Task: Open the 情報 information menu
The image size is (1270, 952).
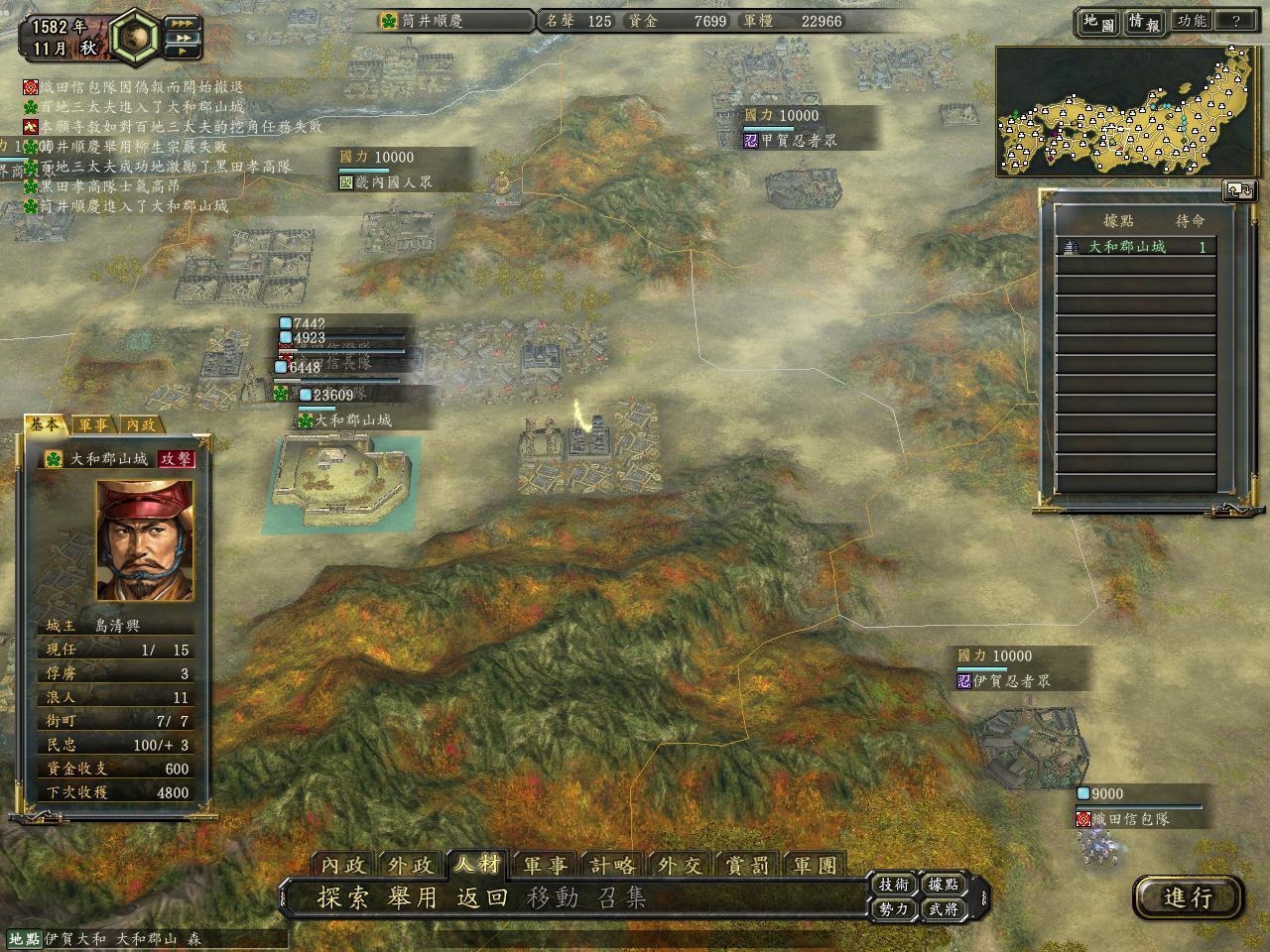Action: (x=1143, y=22)
